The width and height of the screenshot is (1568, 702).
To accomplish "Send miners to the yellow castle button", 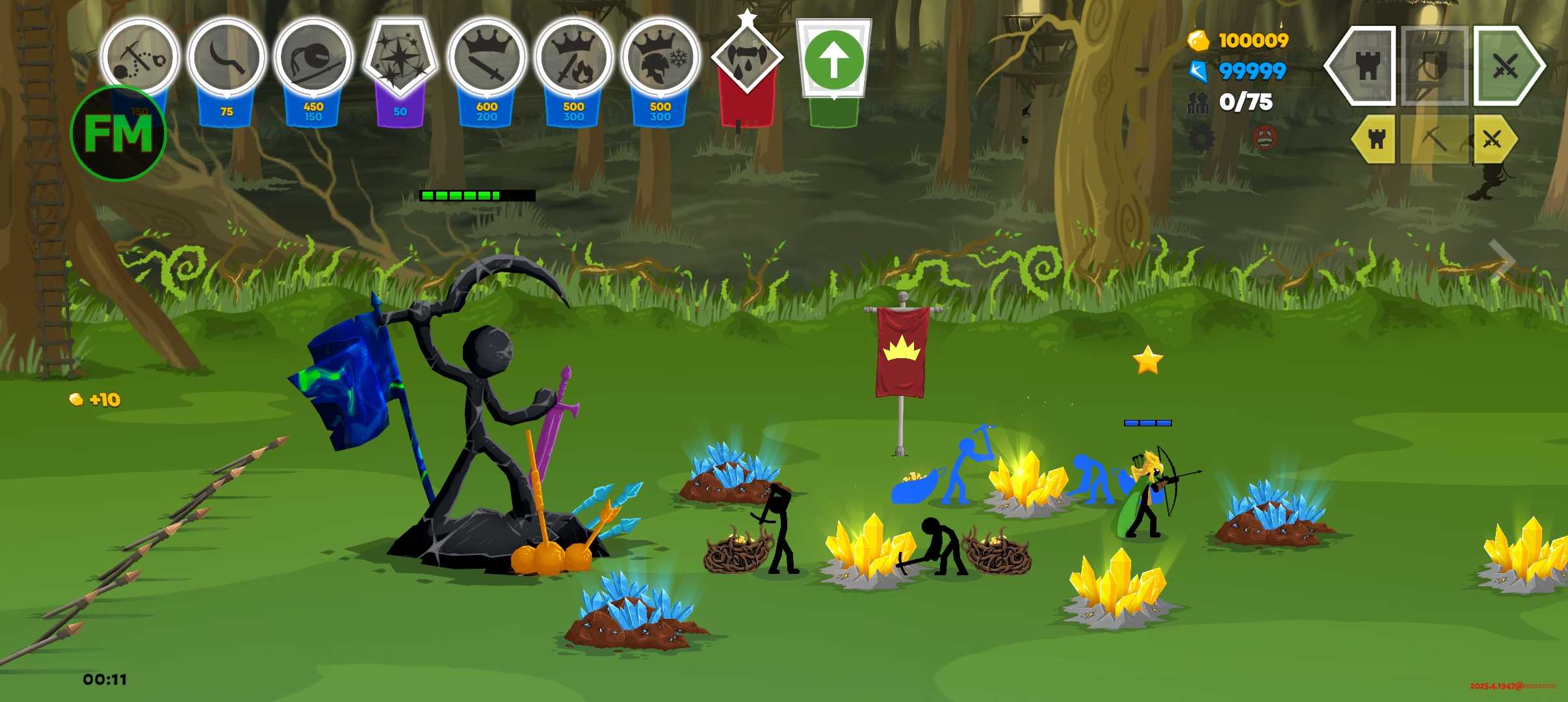I will point(1376,139).
